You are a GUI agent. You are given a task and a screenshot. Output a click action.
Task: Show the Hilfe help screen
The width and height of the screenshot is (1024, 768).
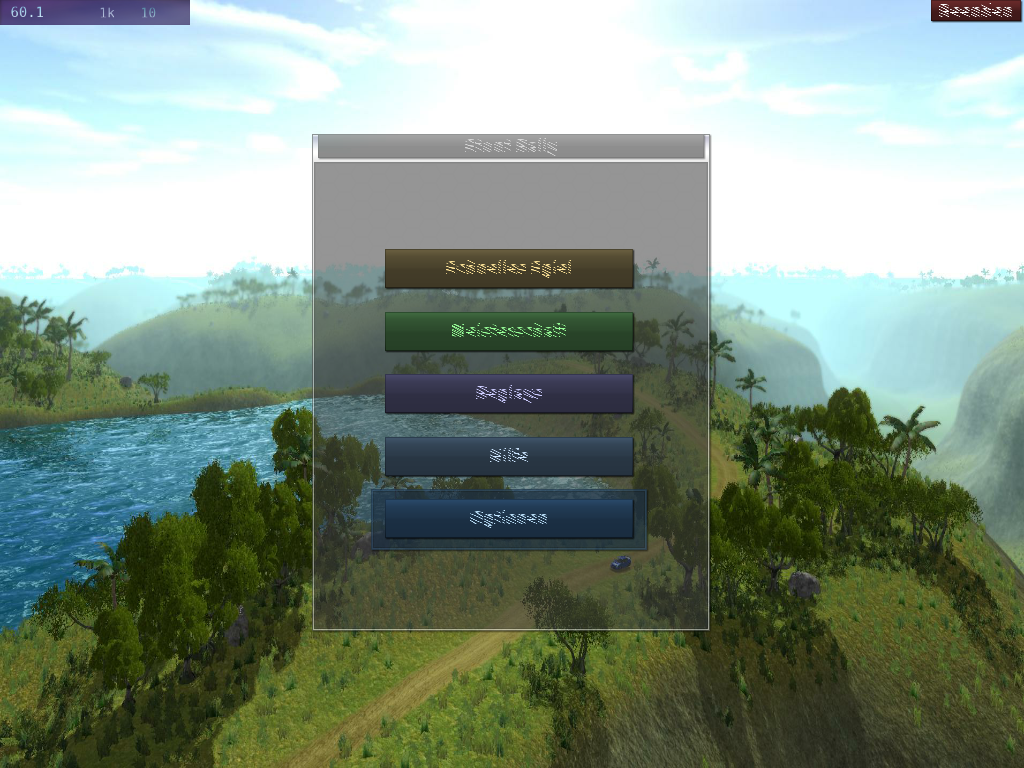[x=509, y=456]
